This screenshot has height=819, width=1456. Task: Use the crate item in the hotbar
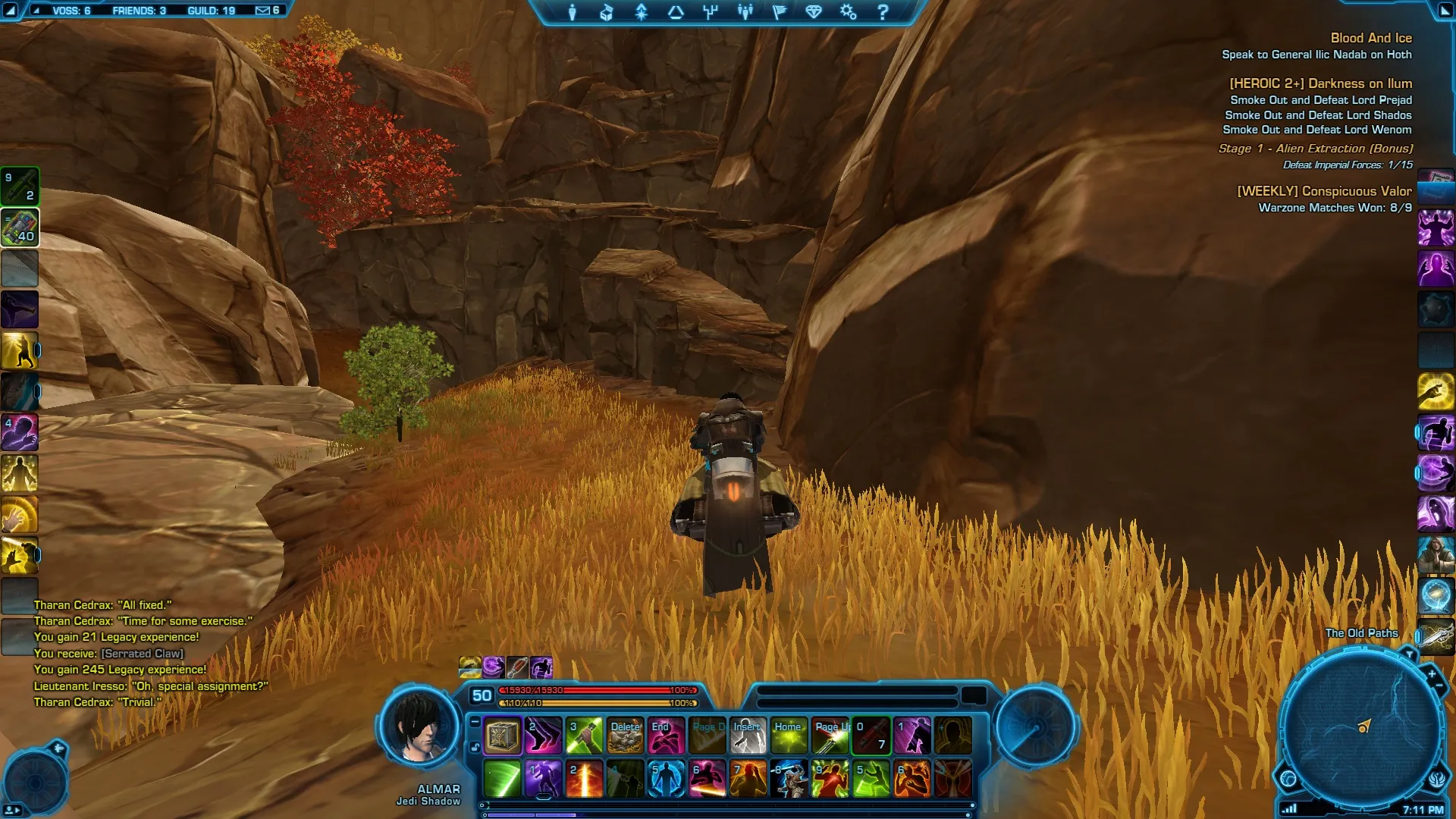pos(502,736)
